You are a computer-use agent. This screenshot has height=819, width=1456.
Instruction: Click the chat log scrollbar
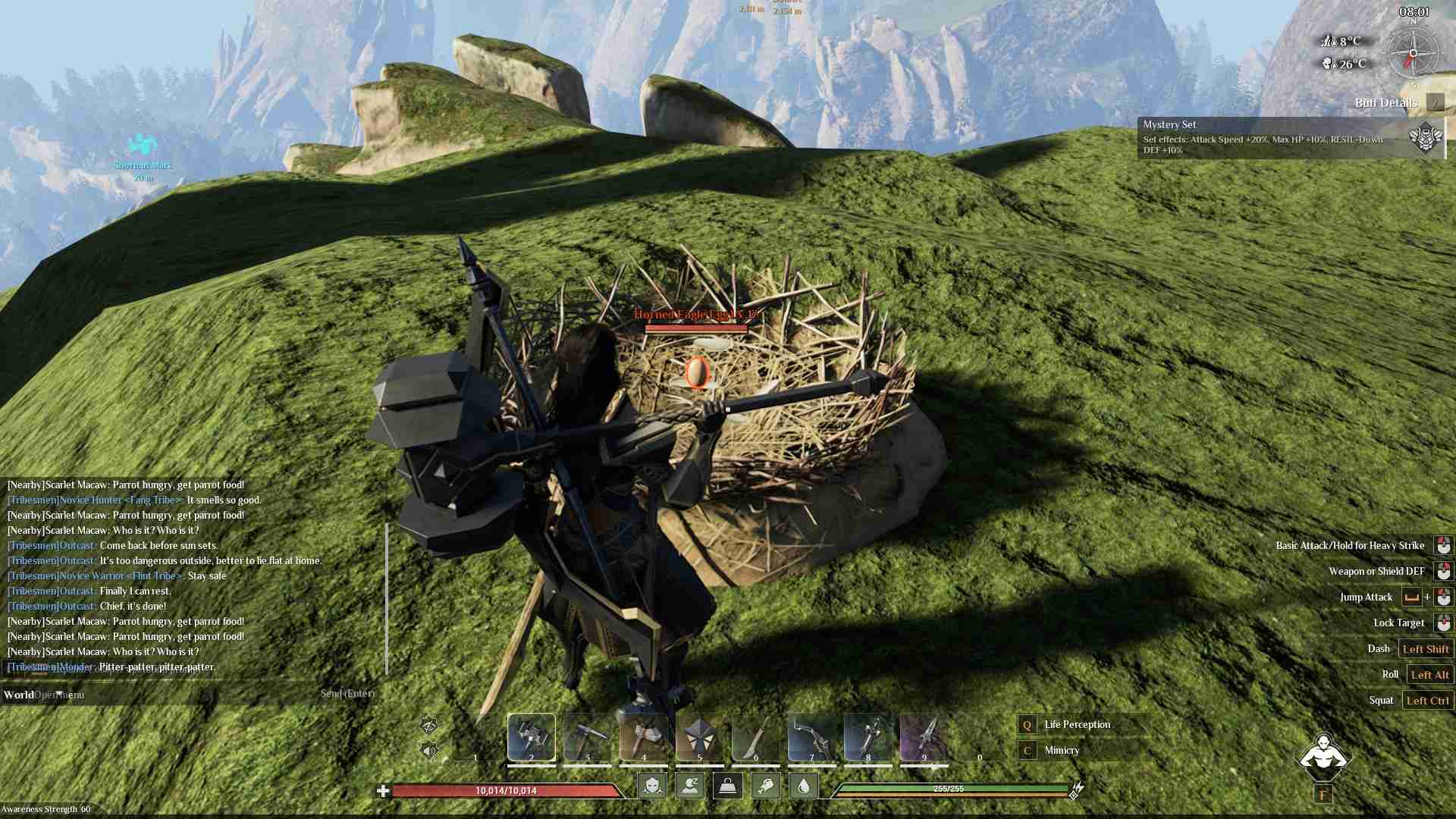point(387,598)
